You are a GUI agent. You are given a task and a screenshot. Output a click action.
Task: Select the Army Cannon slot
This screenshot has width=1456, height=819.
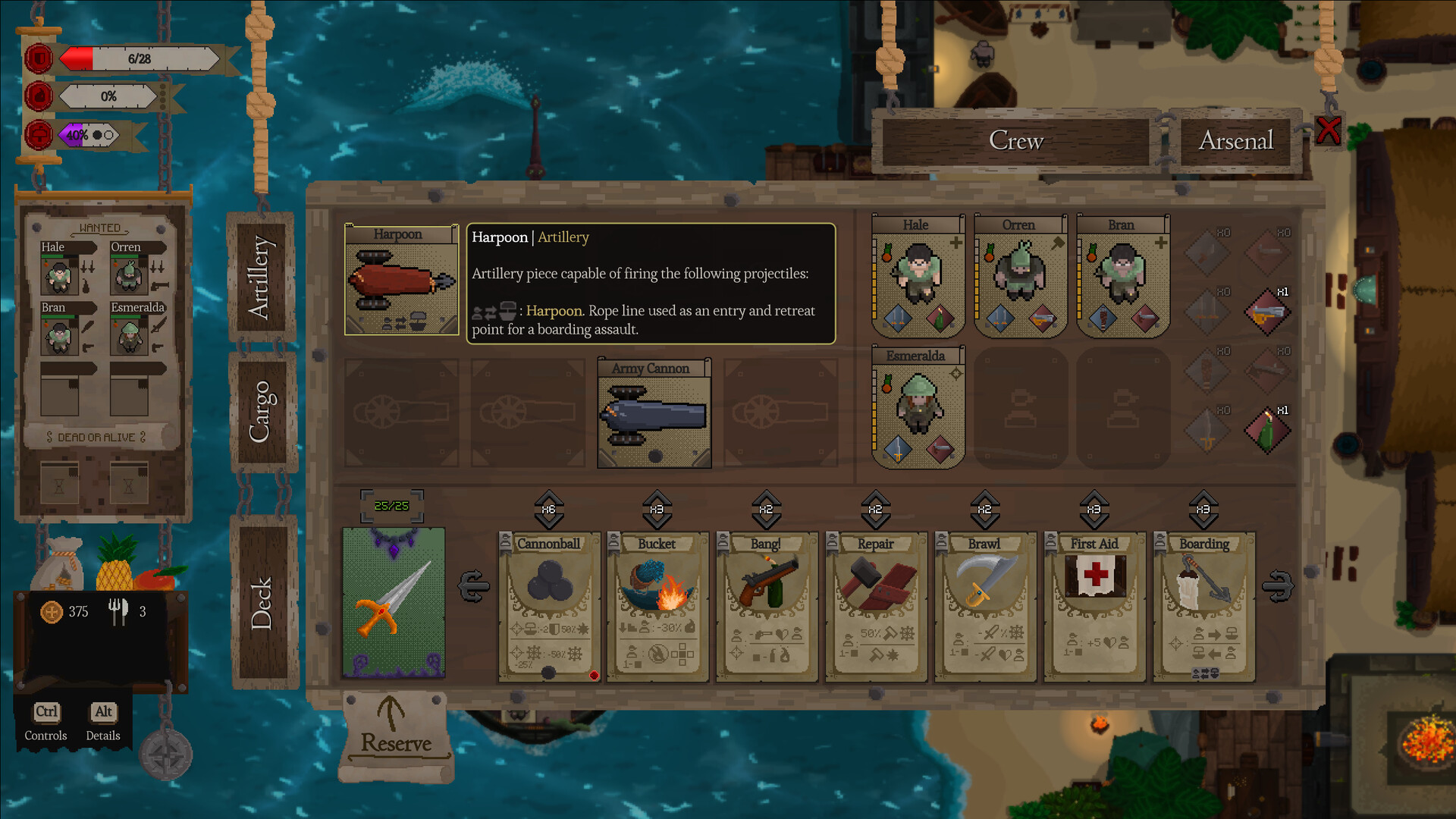pos(654,413)
